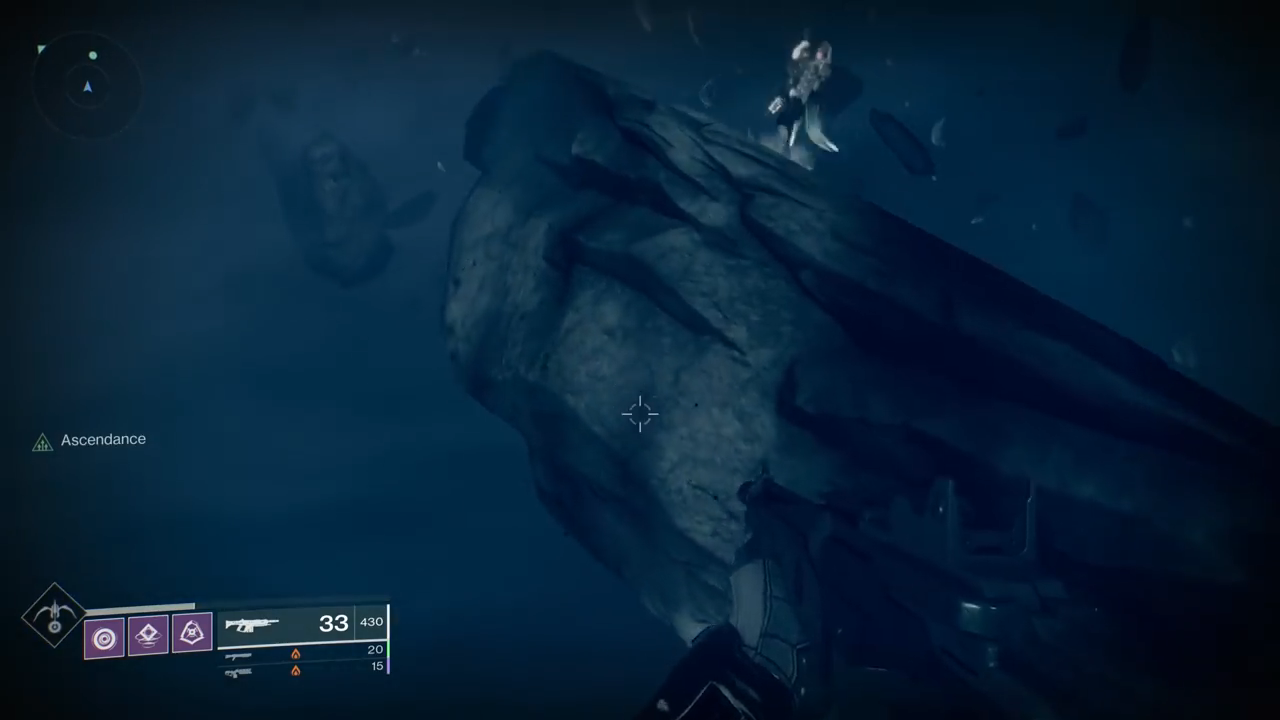Image resolution: width=1280 pixels, height=720 pixels.
Task: Switch to the second weapon with 20 ammo
Action: (x=239, y=655)
